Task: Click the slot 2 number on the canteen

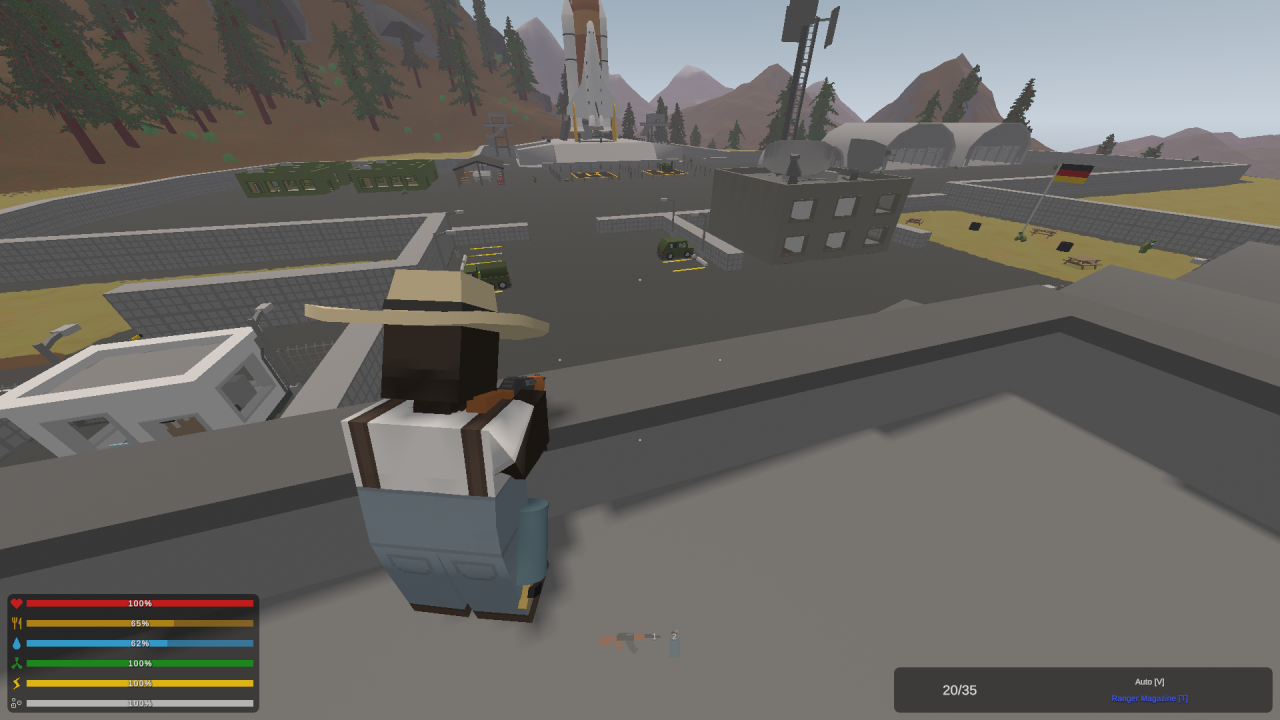Action: (x=673, y=636)
